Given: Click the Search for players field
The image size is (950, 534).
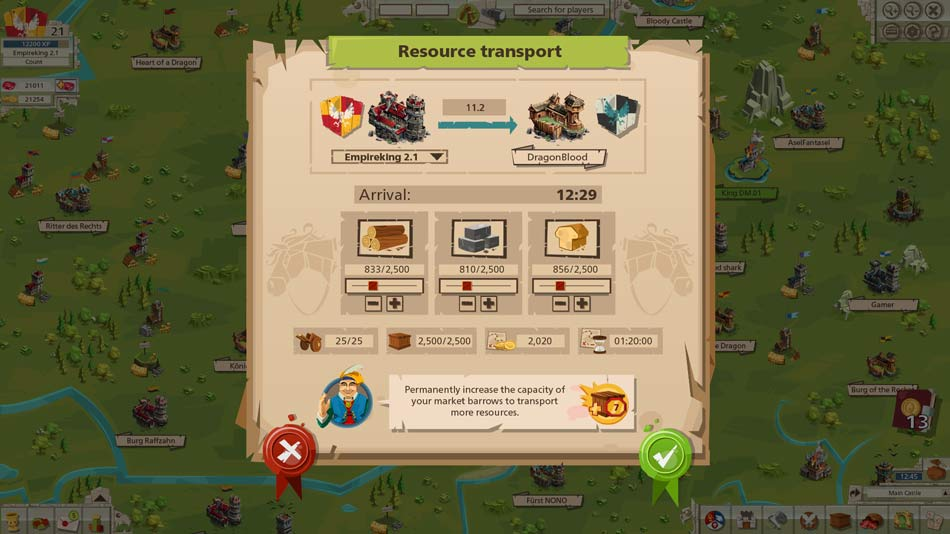Looking at the screenshot, I should point(560,10).
